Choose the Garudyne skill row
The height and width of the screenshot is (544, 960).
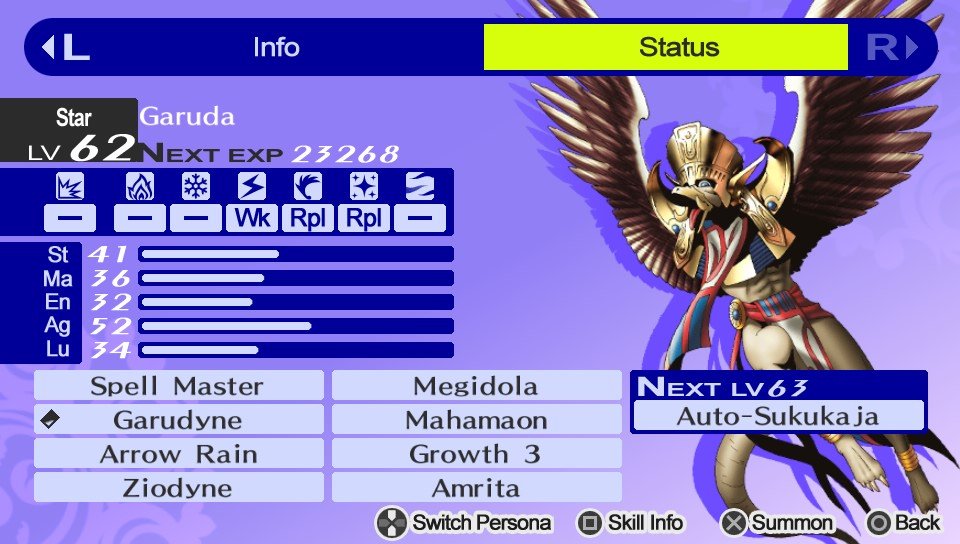click(x=178, y=420)
